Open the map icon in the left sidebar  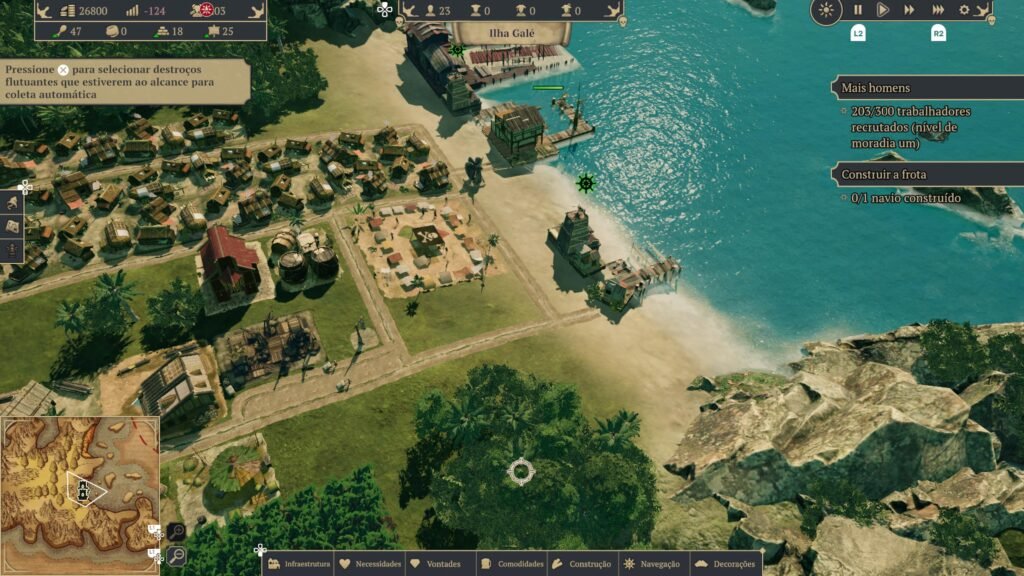[13, 225]
